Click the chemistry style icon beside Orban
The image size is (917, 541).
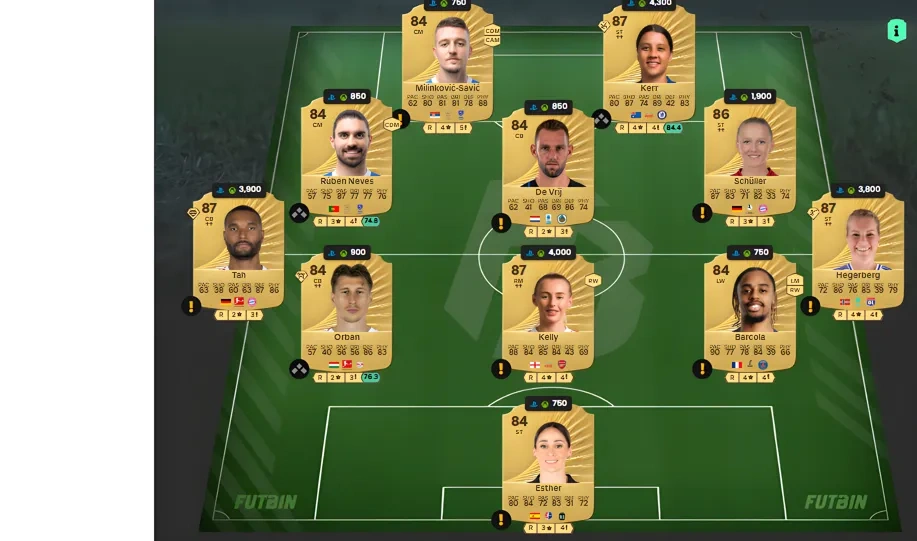point(299,369)
